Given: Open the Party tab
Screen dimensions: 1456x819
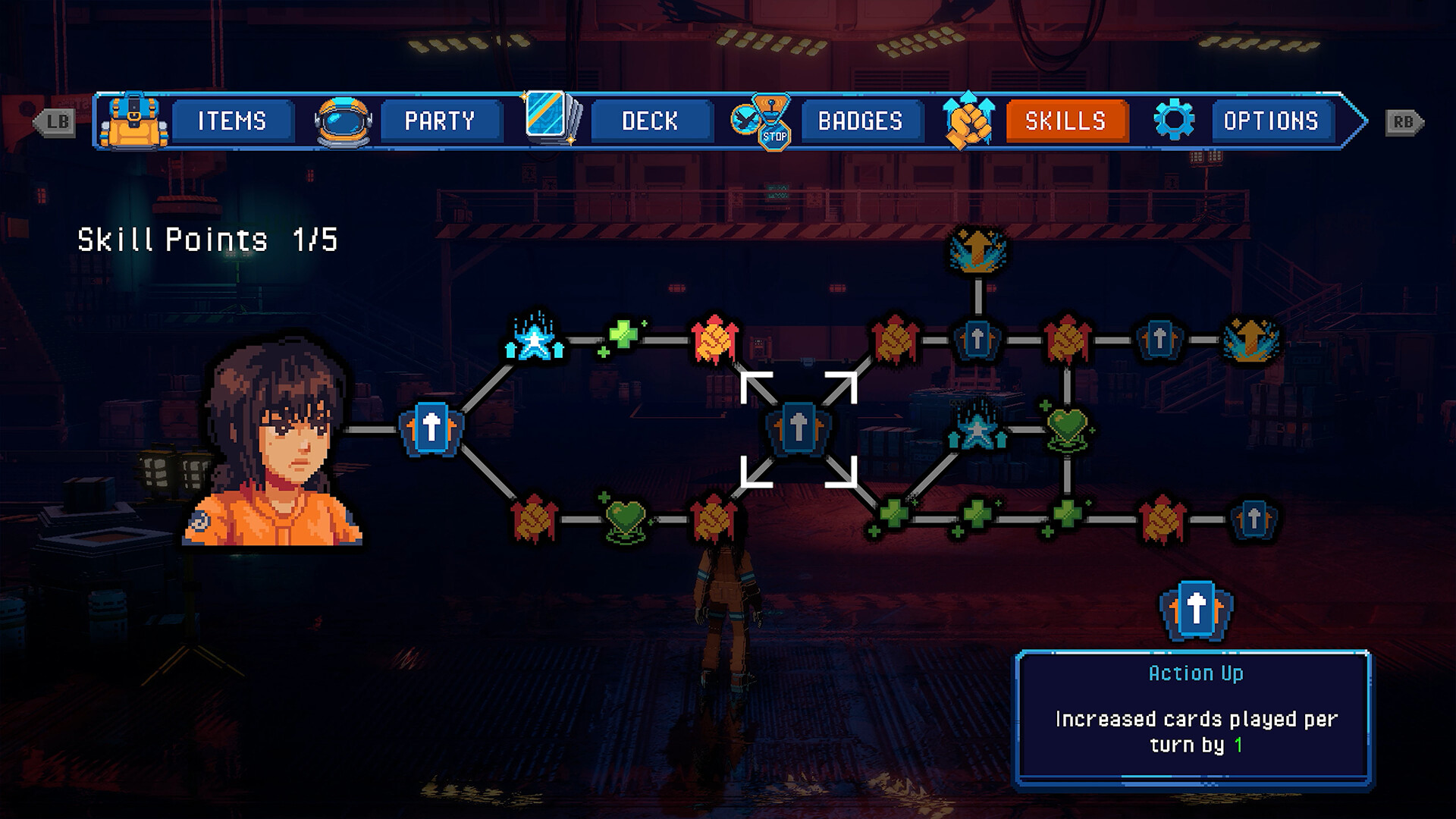Looking at the screenshot, I should pos(441,121).
